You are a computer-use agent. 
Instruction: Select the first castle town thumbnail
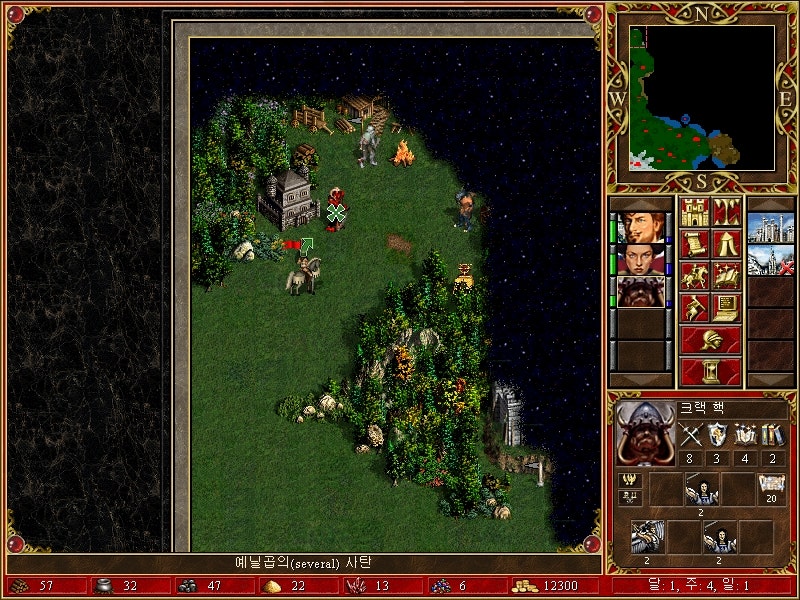[770, 227]
